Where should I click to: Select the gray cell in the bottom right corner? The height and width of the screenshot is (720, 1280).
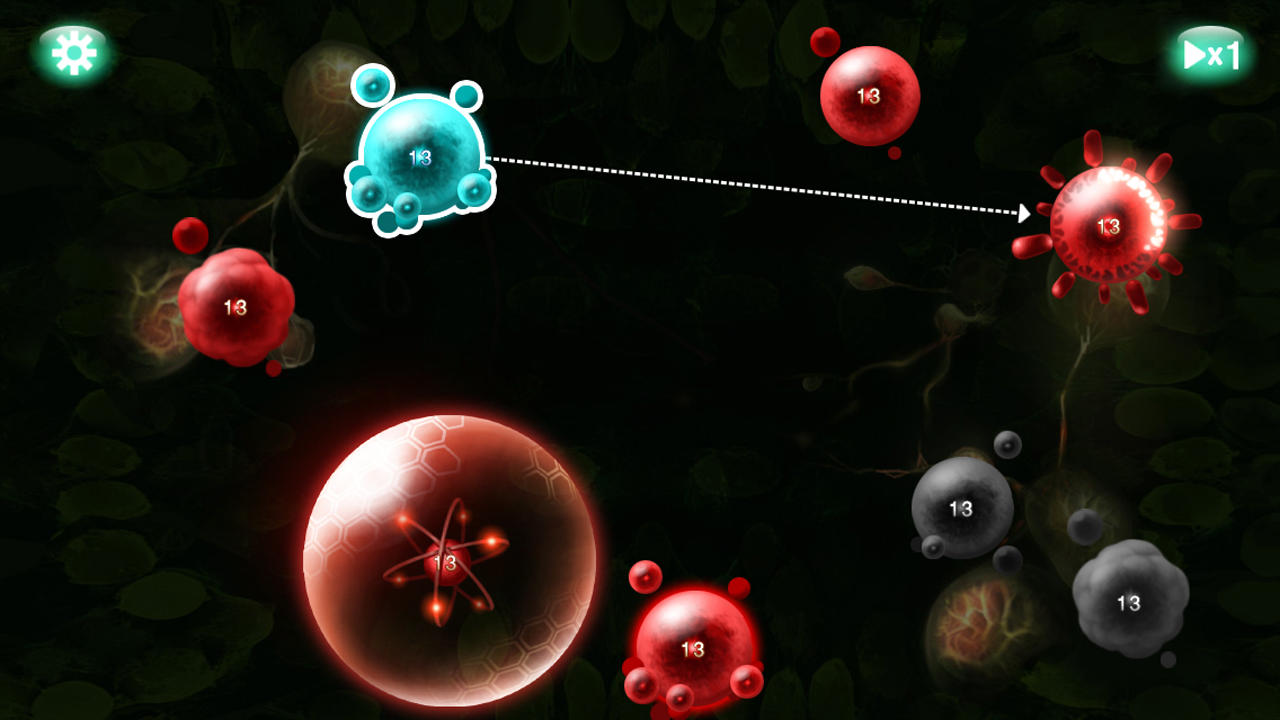pyautogui.click(x=1128, y=602)
